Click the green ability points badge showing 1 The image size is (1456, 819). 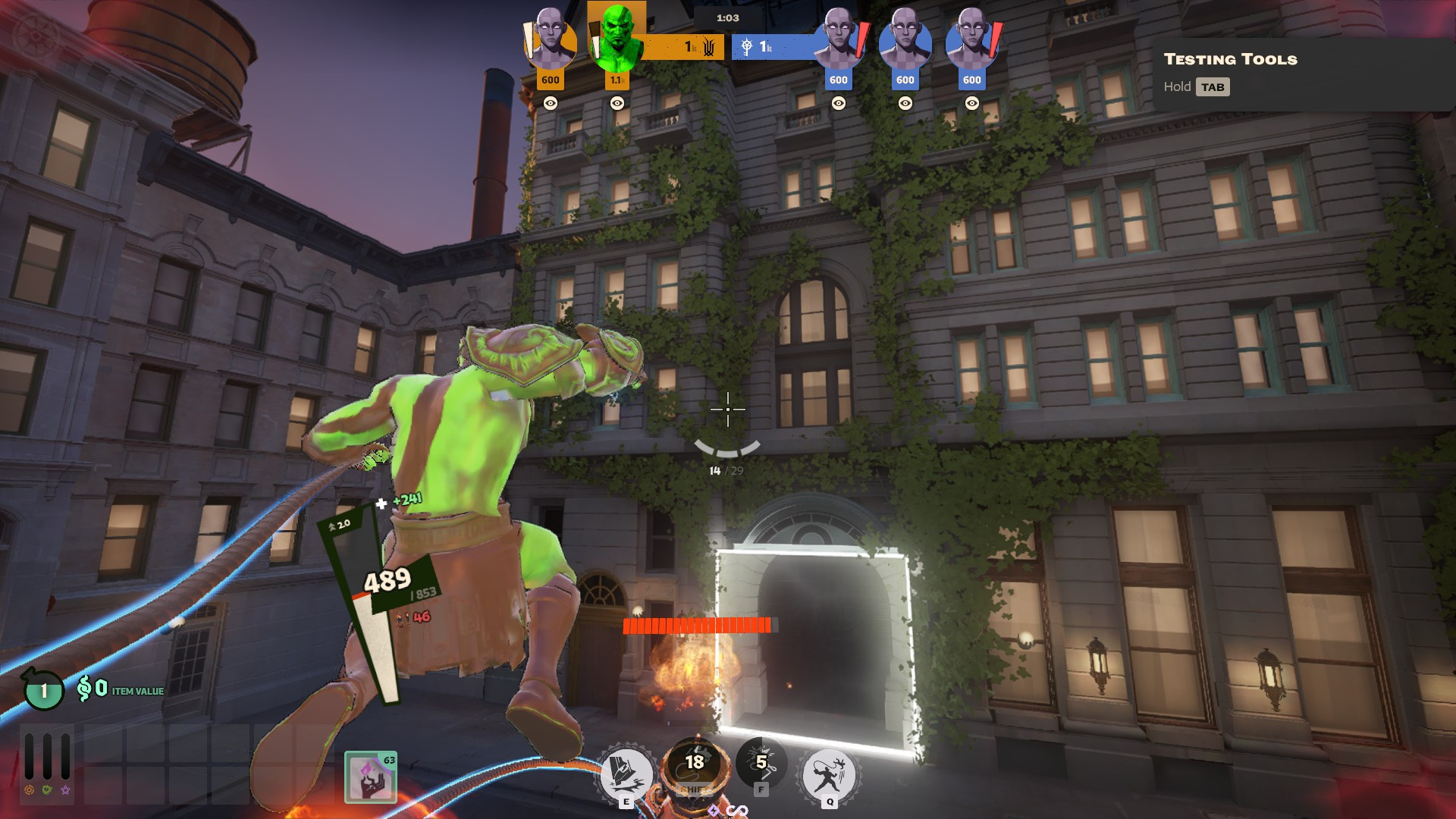(x=44, y=690)
